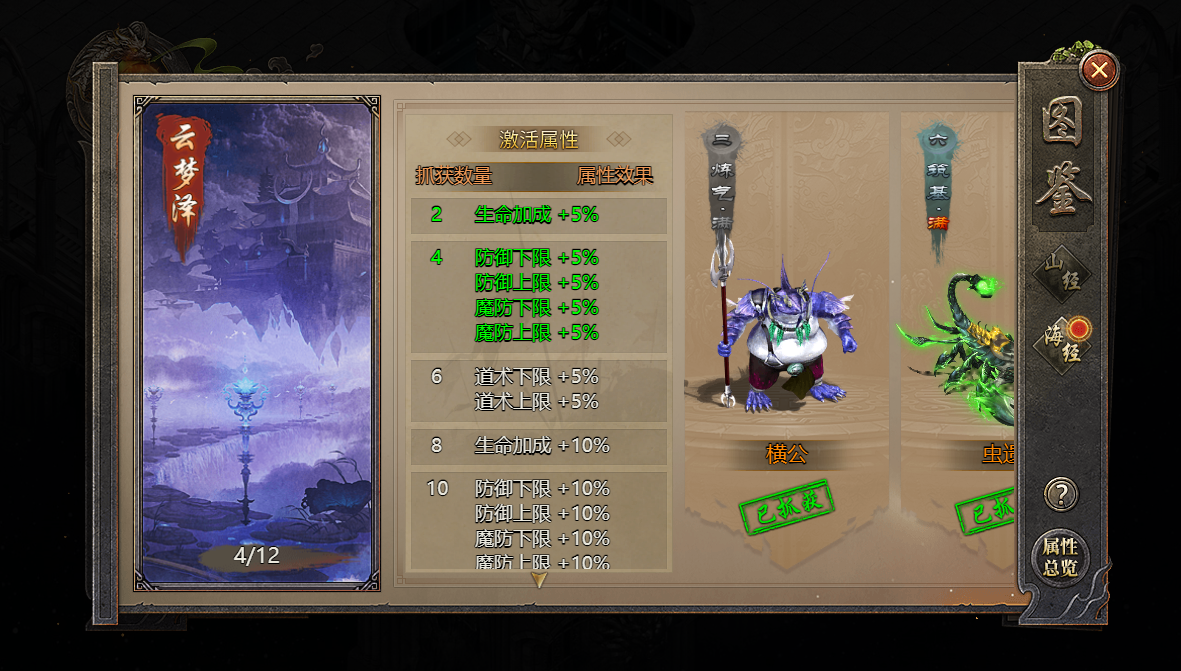
Task: Select the 云梦泽 region card
Action: click(260, 342)
